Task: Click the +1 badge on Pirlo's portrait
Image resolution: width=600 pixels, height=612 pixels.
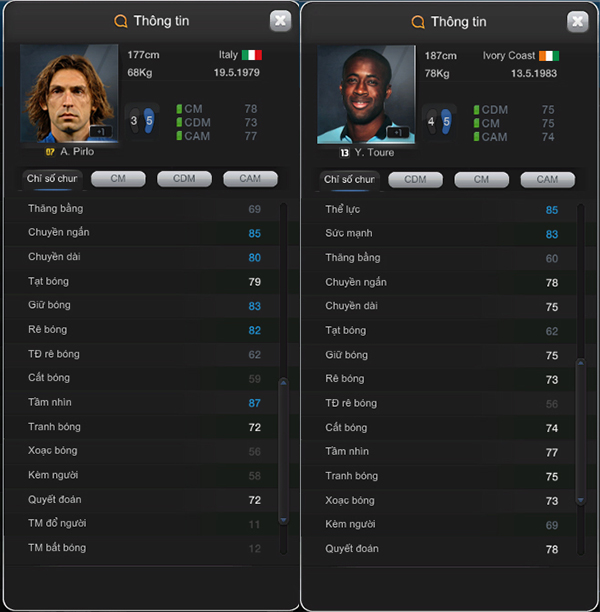Action: pos(100,131)
